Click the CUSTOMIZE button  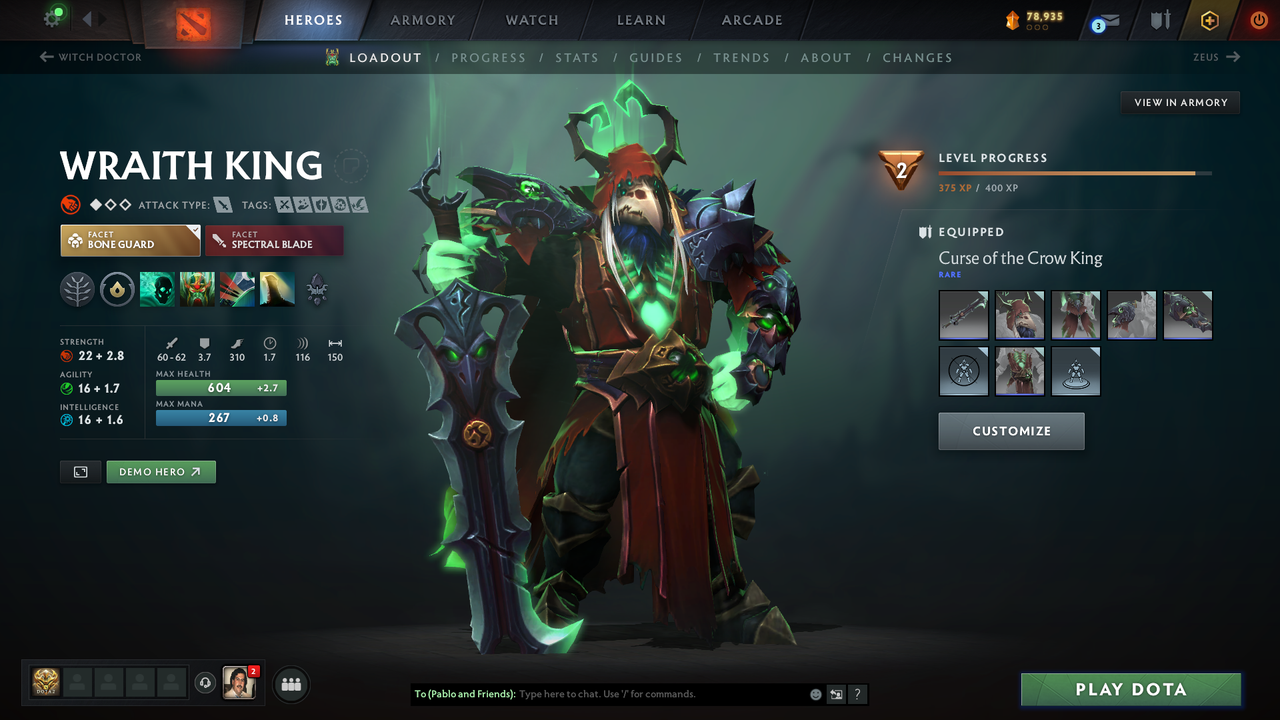click(x=1011, y=431)
